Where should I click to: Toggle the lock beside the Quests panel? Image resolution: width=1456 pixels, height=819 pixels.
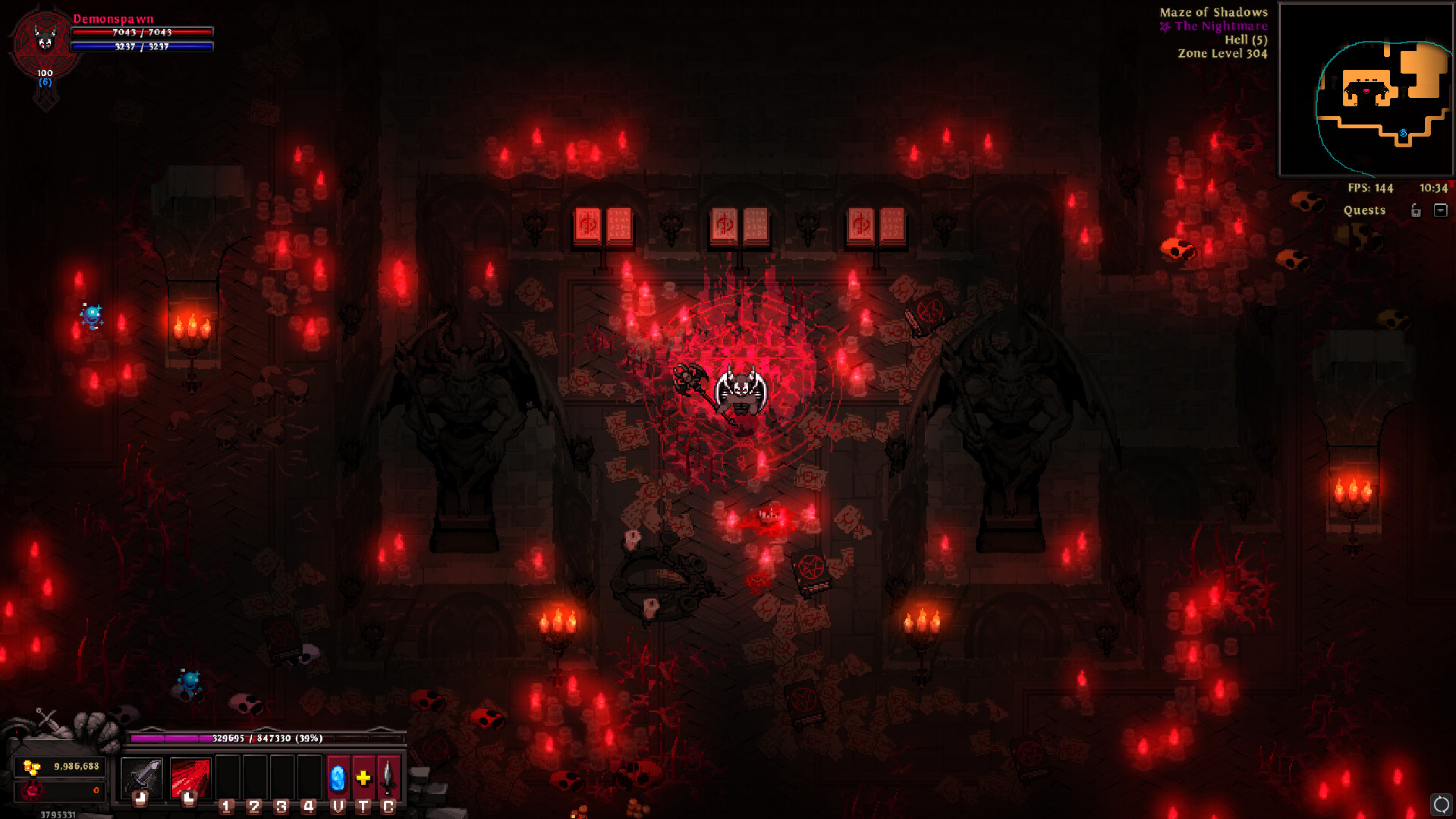click(x=1416, y=211)
